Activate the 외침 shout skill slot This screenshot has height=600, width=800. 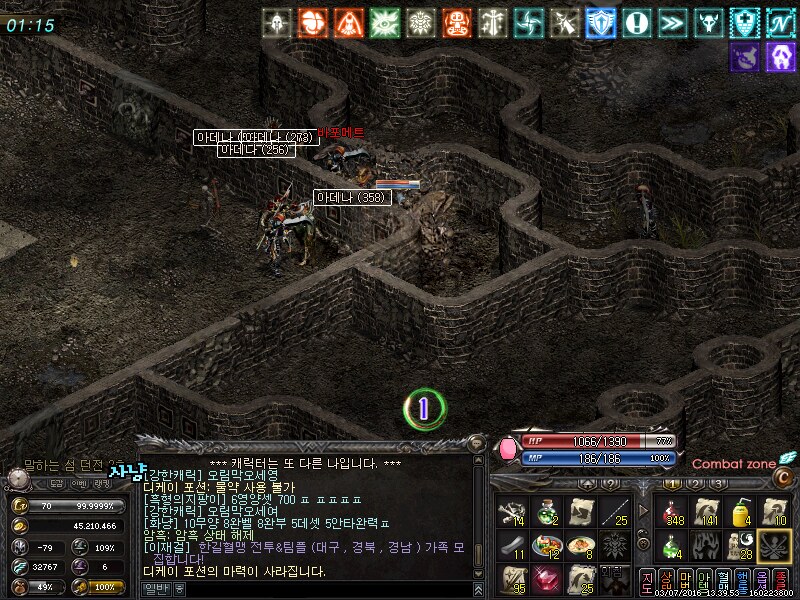[615, 578]
